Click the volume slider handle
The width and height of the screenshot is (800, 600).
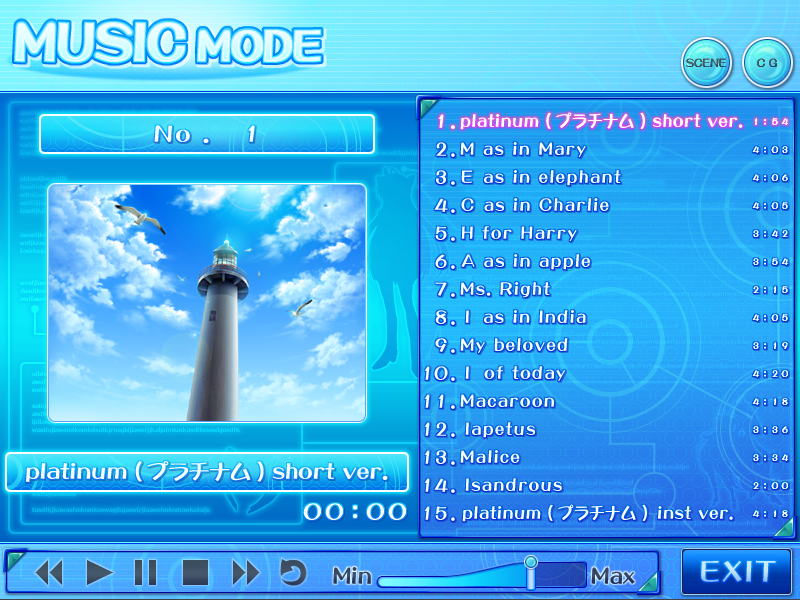pos(531,572)
